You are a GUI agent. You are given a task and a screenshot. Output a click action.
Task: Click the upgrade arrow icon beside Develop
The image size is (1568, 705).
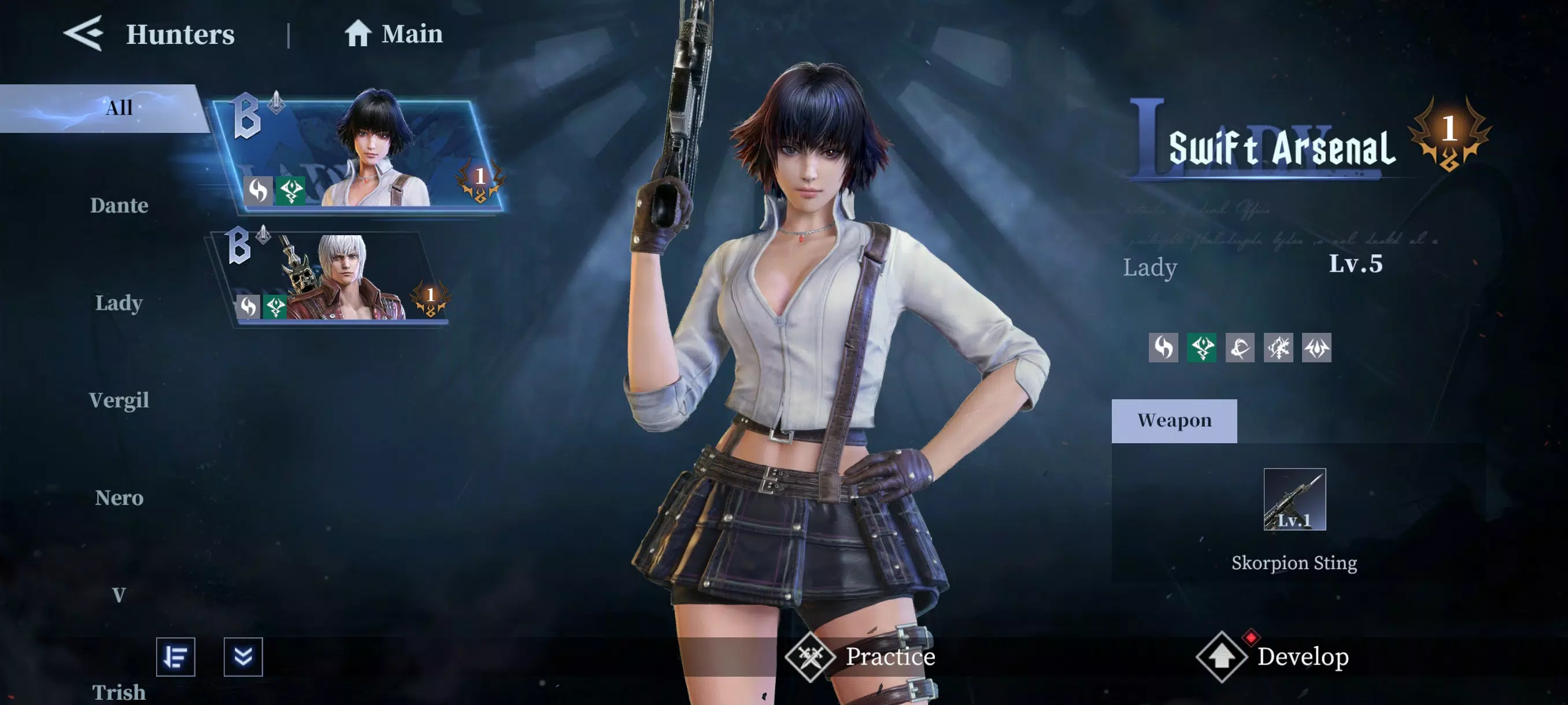[x=1222, y=657]
